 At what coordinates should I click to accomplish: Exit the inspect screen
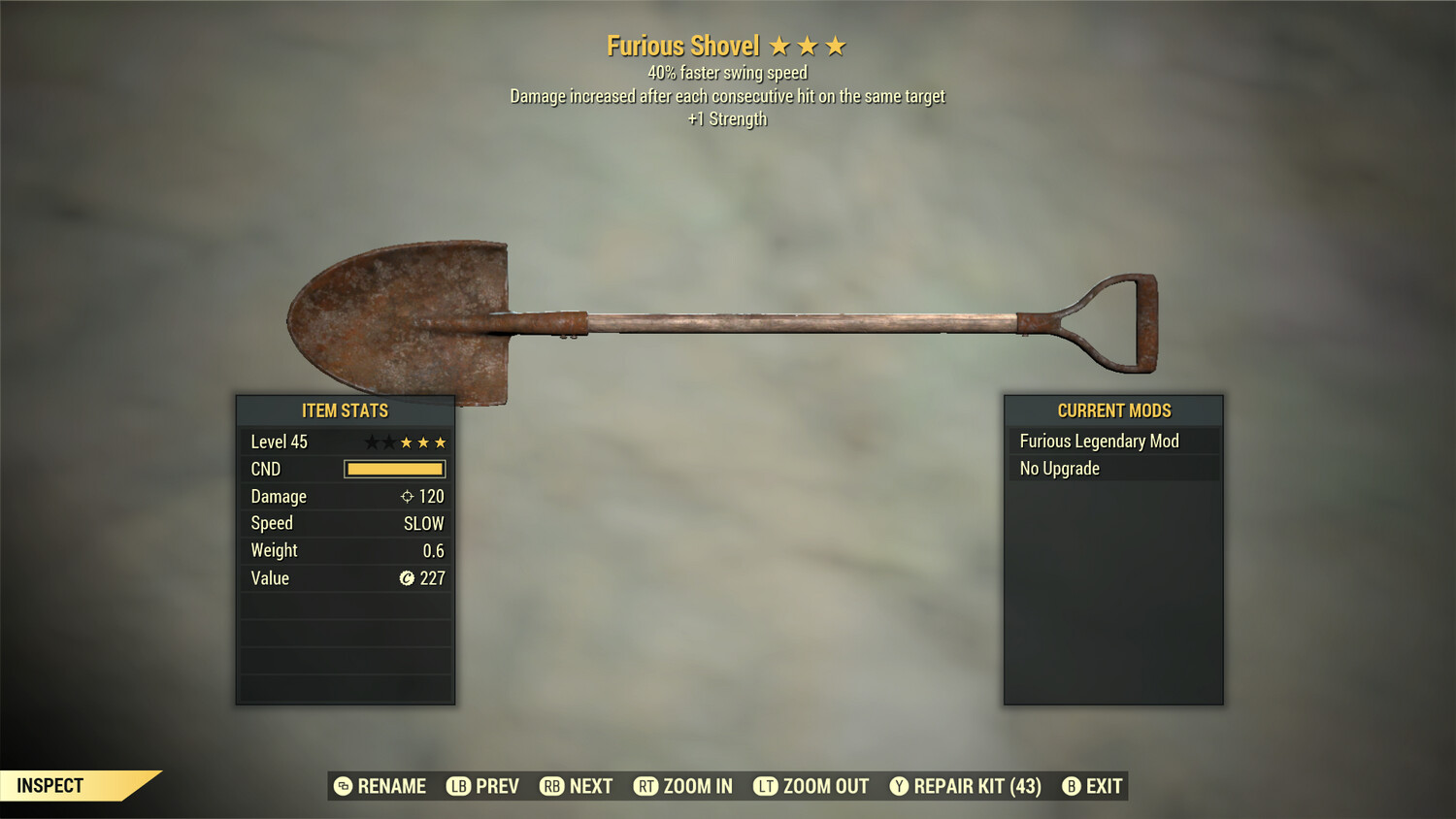point(1092,786)
